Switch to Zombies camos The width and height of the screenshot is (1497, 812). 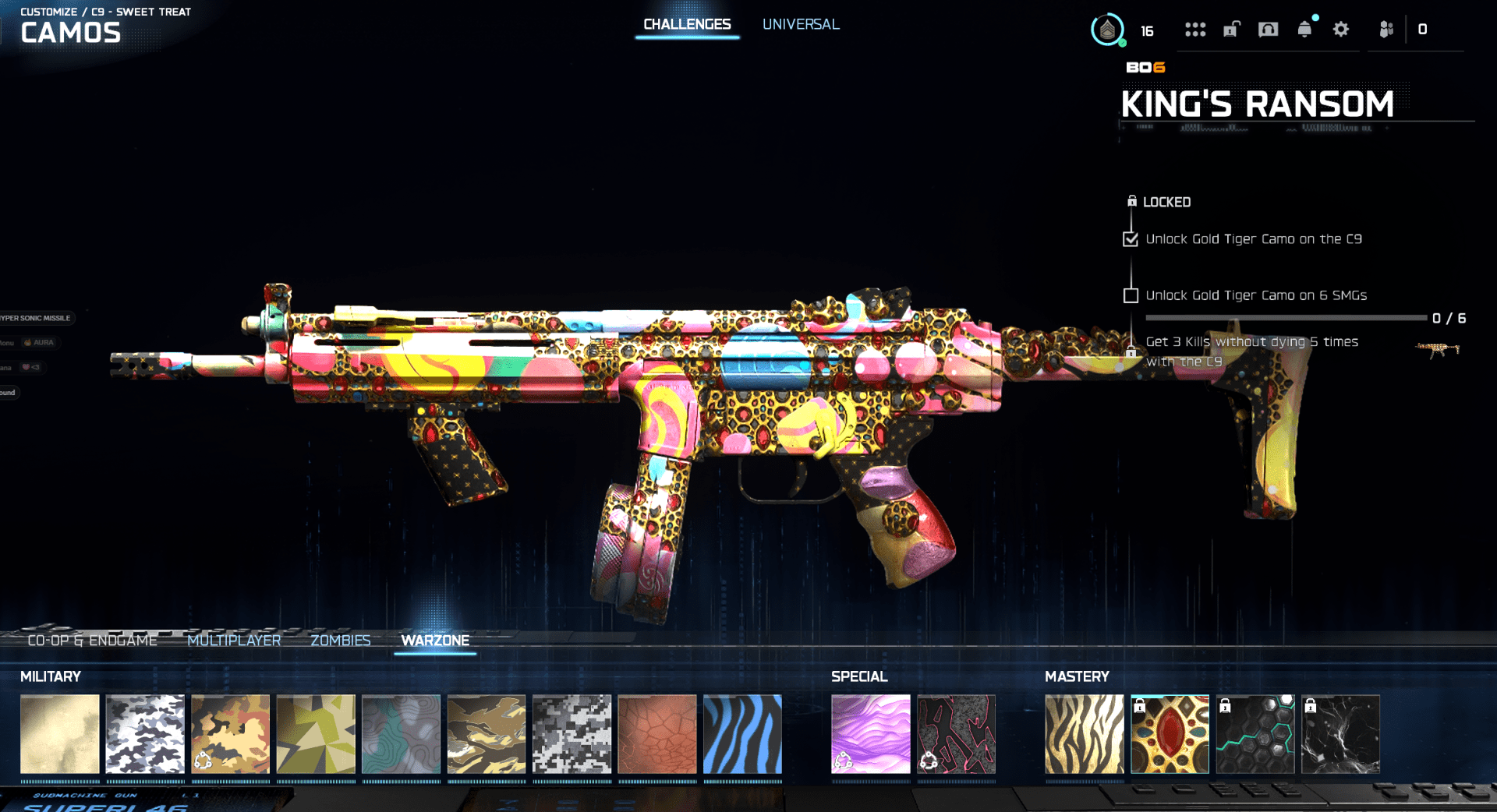(341, 641)
